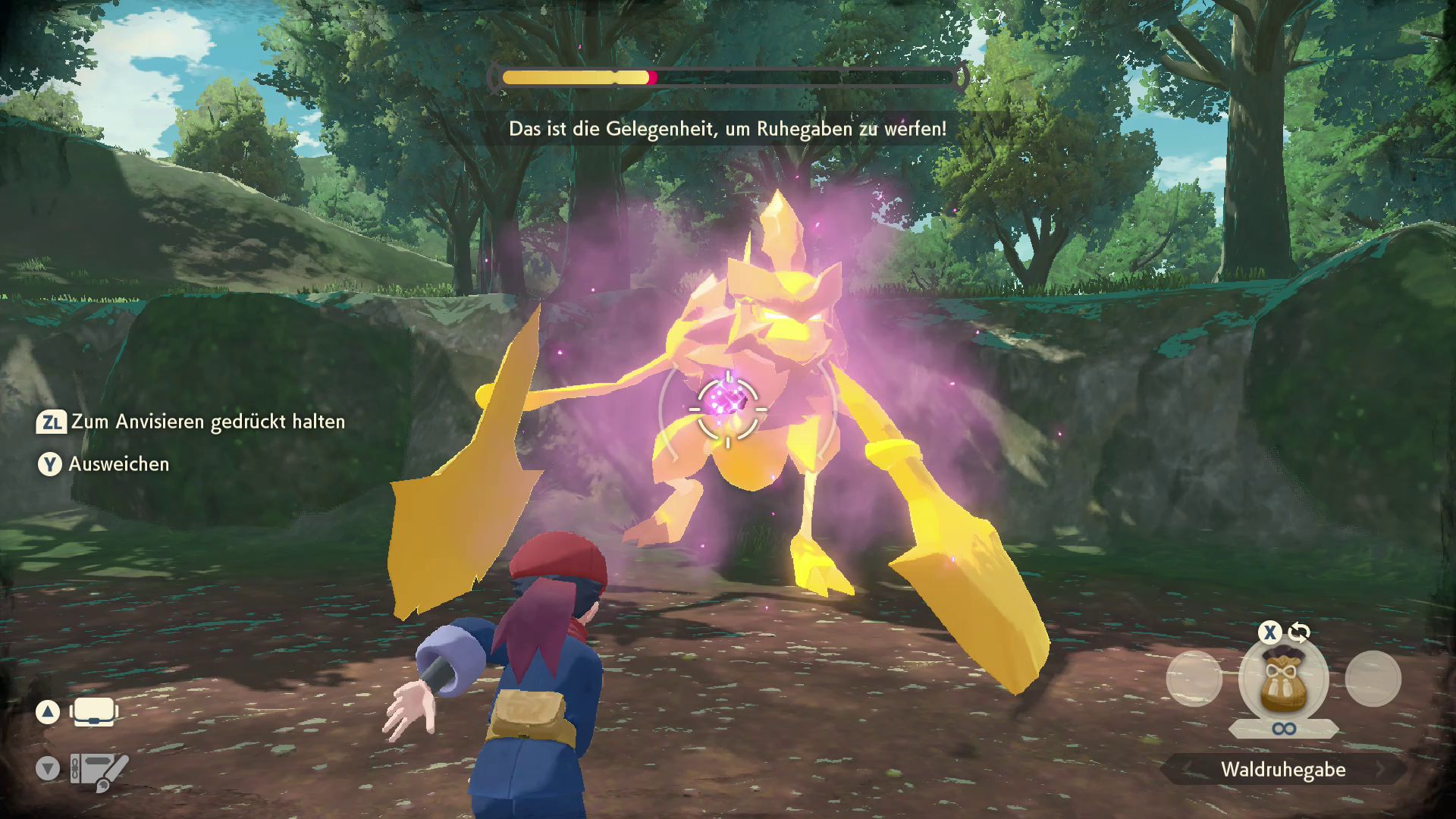Viewport: 1456px width, 819px height.
Task: Toggle the down d-pad arrow control
Action: click(x=49, y=769)
